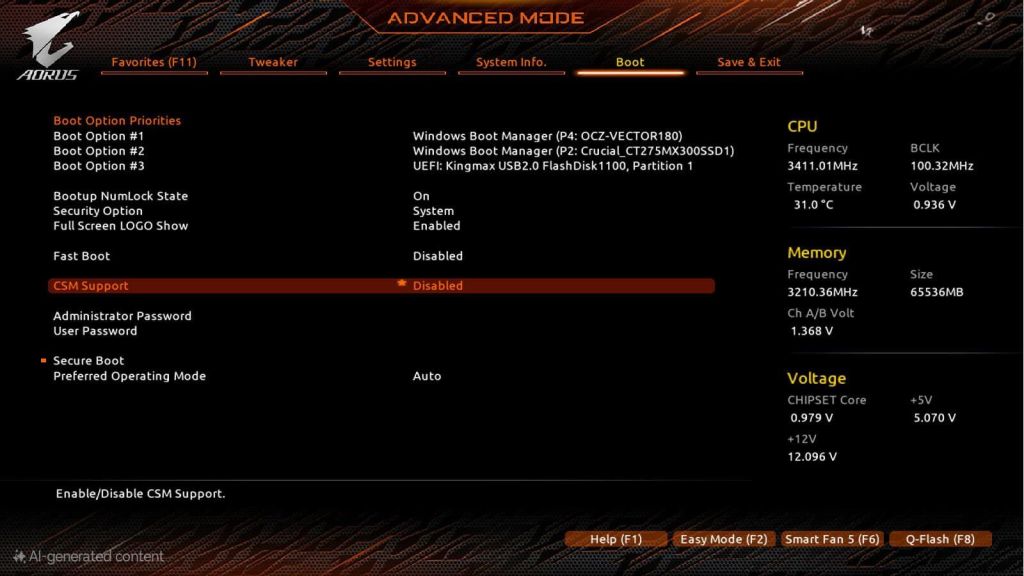Show the System Info. tab
Image resolution: width=1024 pixels, height=576 pixels.
tap(511, 62)
